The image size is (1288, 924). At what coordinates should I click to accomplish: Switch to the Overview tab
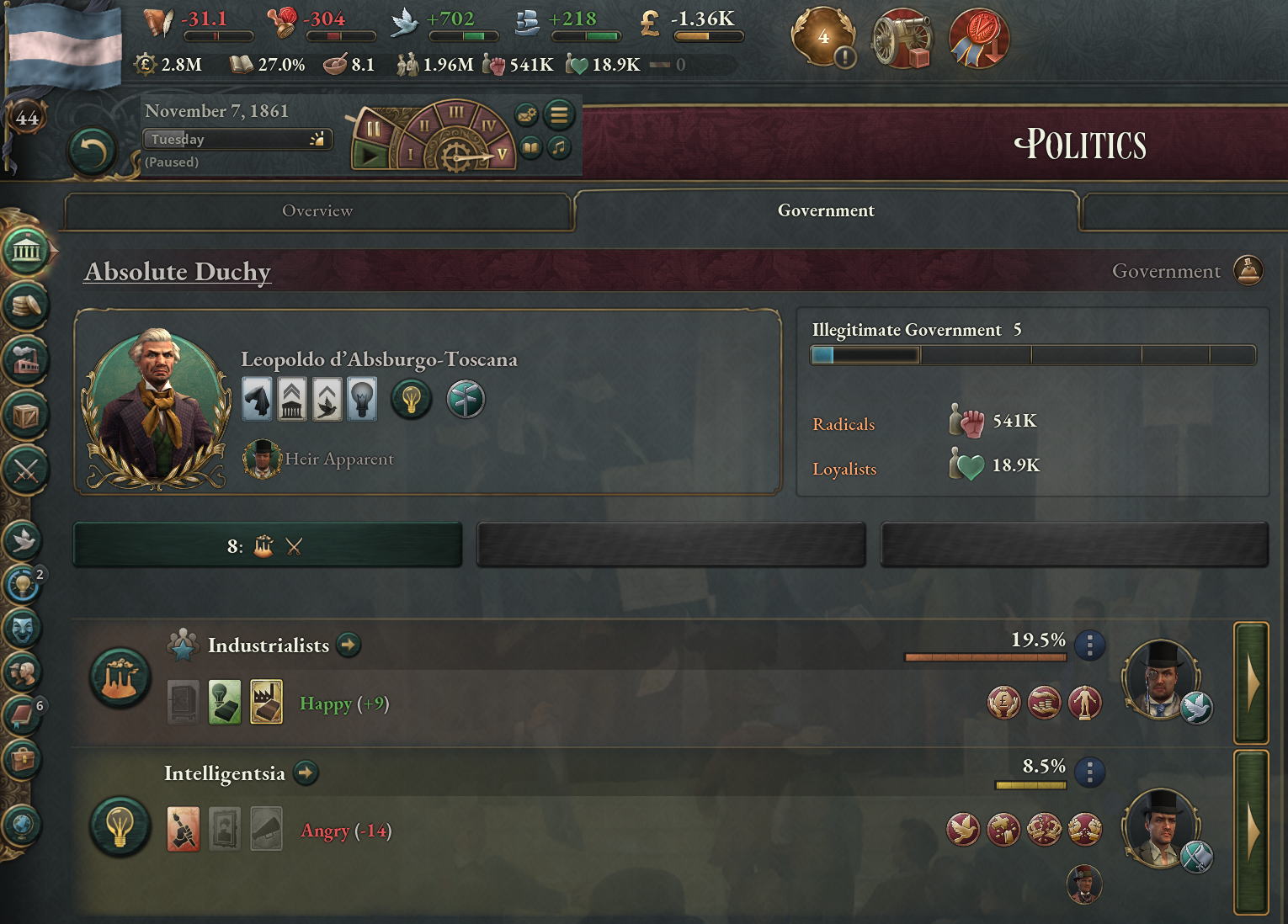[x=317, y=211]
